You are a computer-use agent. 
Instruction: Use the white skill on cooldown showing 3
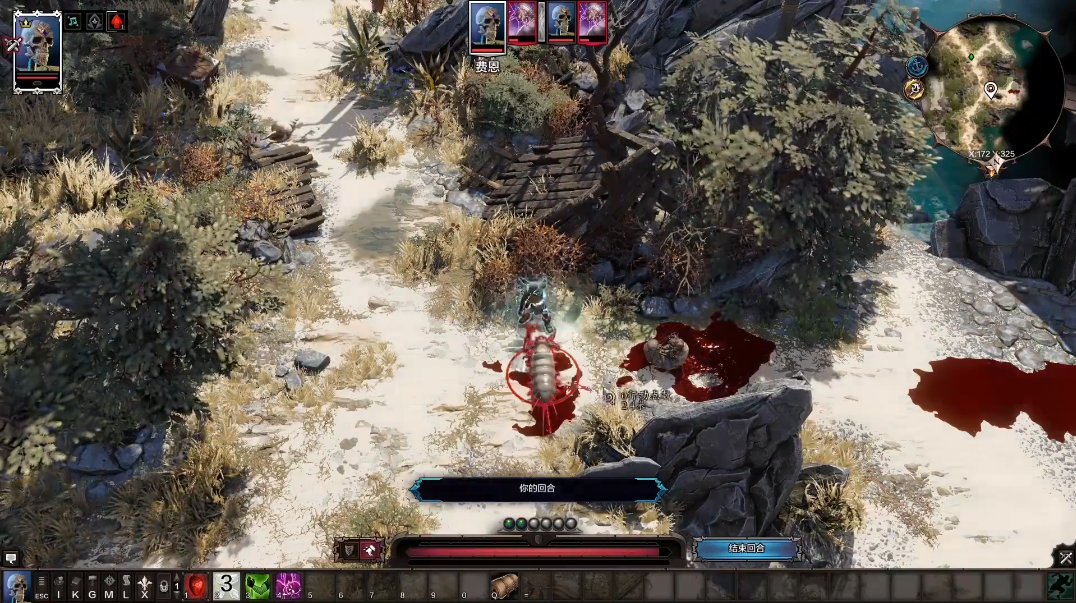coord(227,586)
